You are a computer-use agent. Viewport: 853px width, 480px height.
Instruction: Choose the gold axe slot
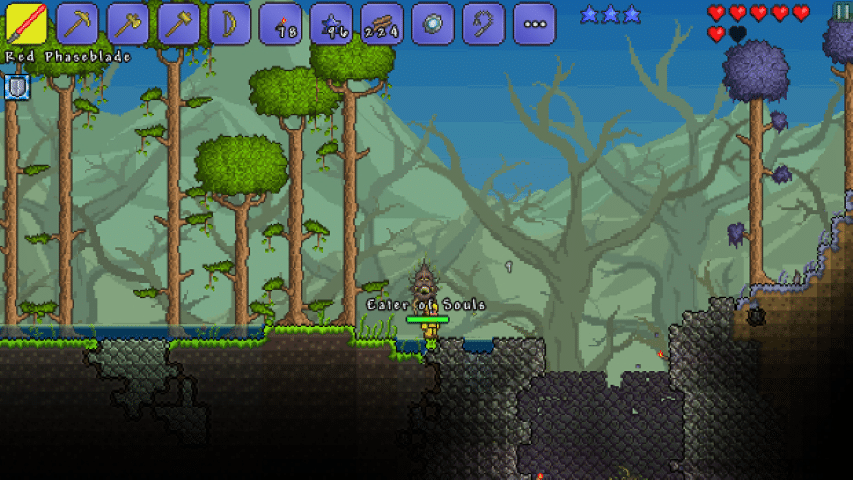(x=128, y=24)
